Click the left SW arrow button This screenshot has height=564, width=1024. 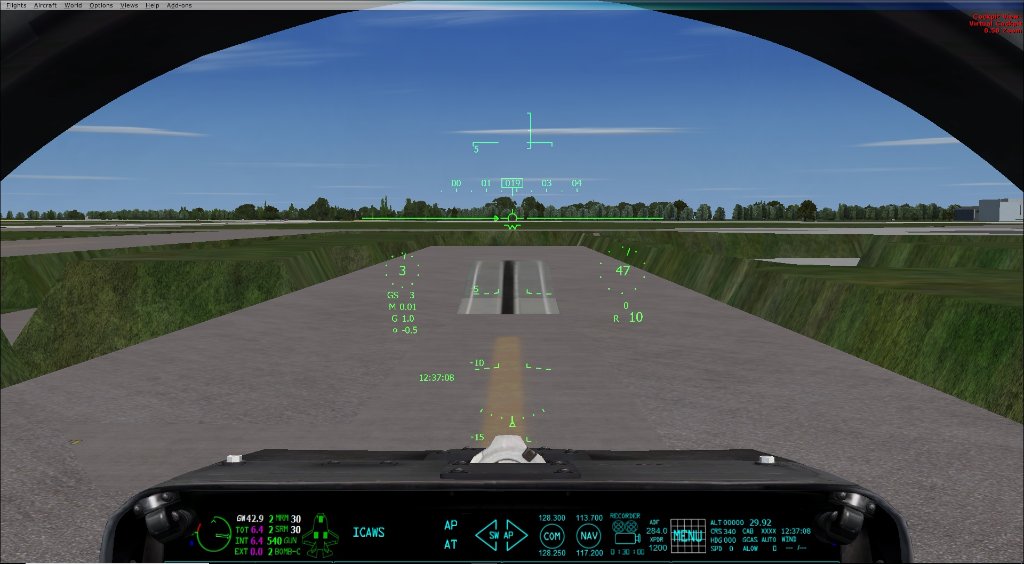tap(489, 535)
